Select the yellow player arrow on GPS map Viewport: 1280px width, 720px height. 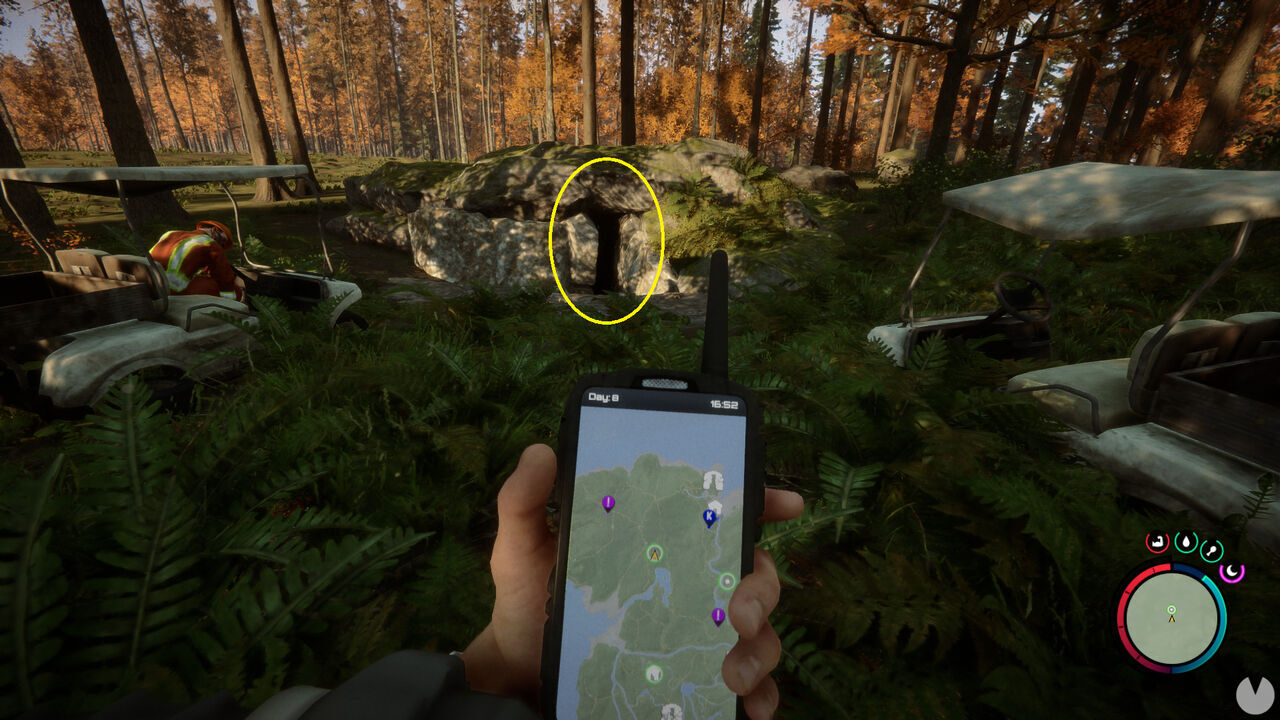[654, 555]
